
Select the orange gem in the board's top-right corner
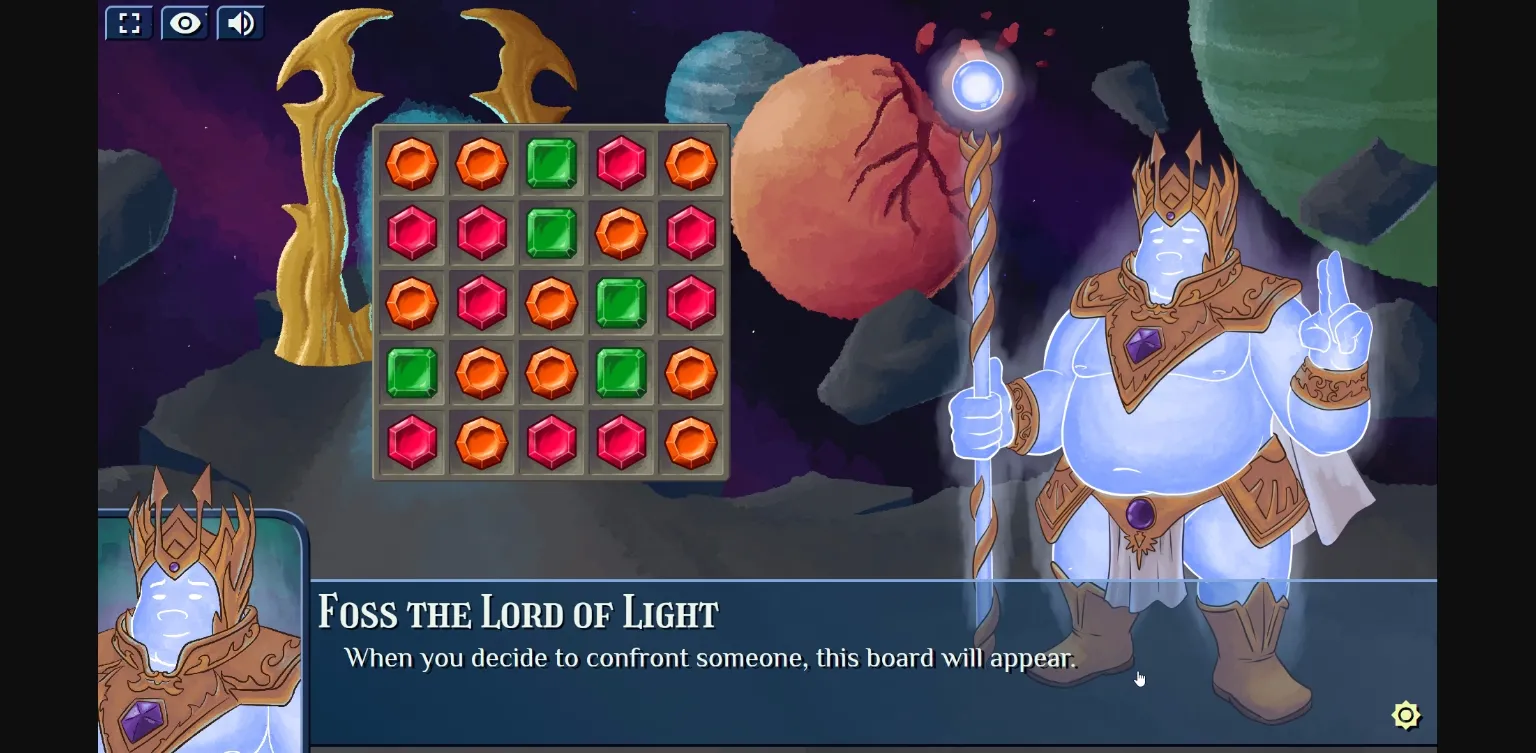[x=691, y=163]
